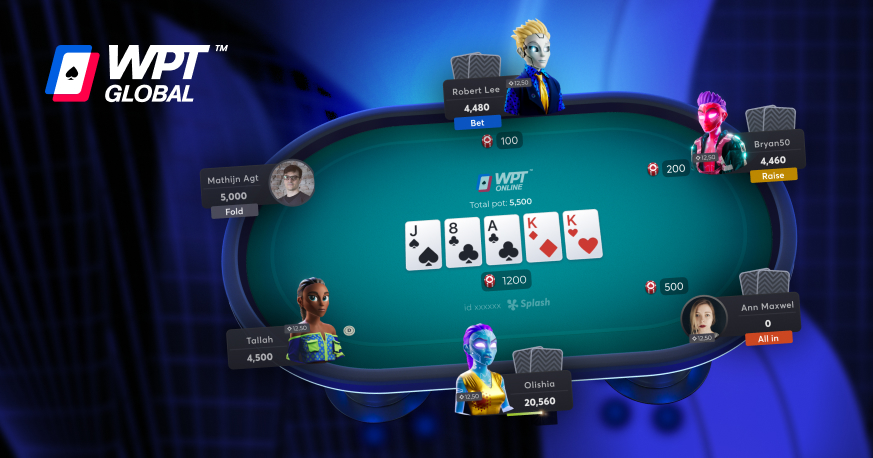Open Robert Lee's player panel
Viewport: 873px width, 458px height.
(x=476, y=99)
